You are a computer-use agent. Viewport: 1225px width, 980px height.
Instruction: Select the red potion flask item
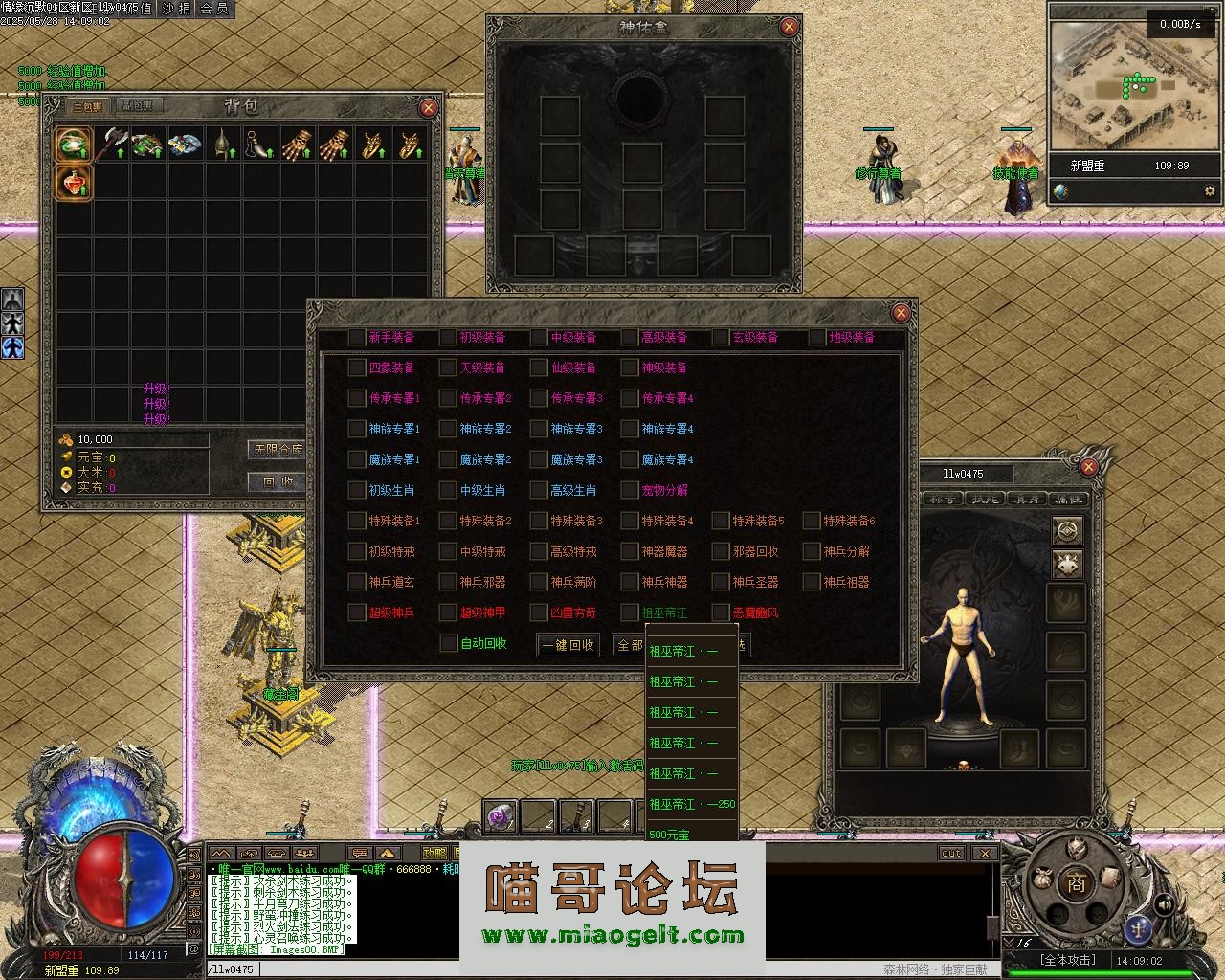click(x=74, y=182)
